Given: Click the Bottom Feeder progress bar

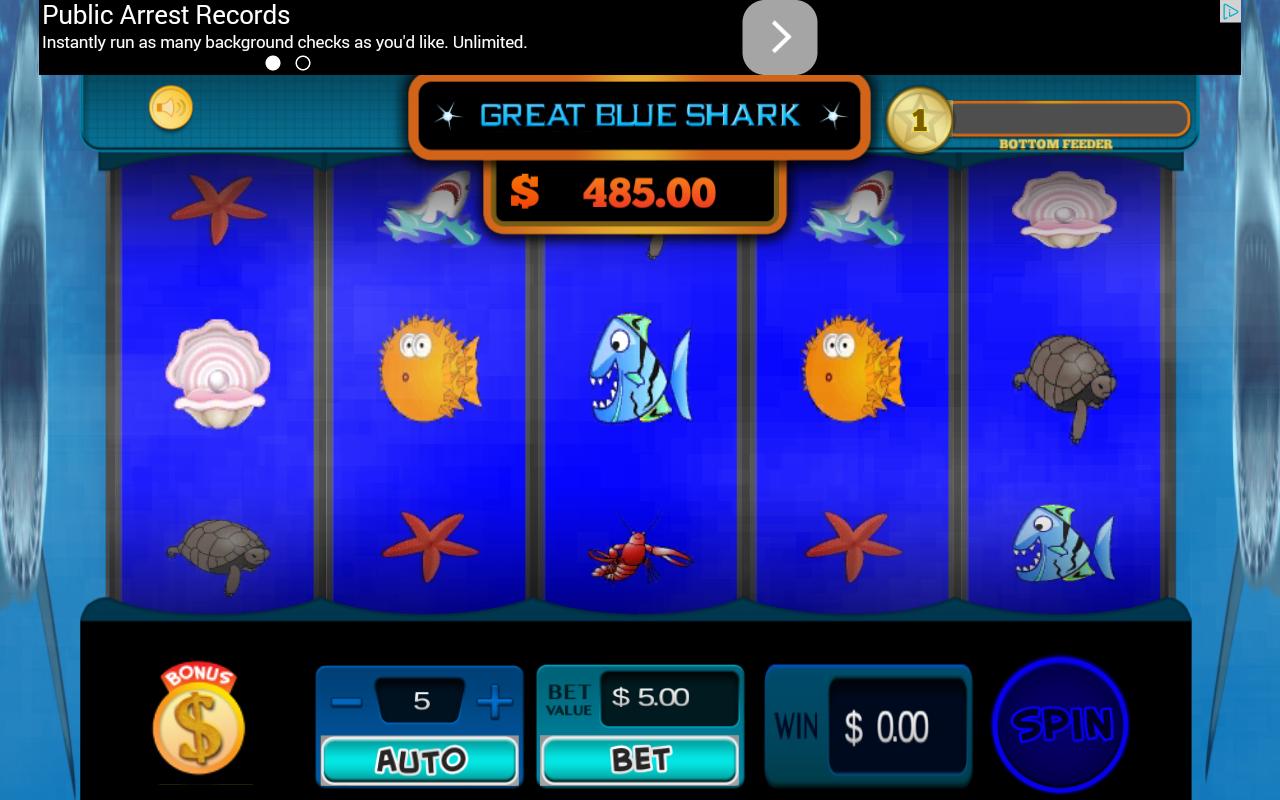Looking at the screenshot, I should pyautogui.click(x=1068, y=118).
